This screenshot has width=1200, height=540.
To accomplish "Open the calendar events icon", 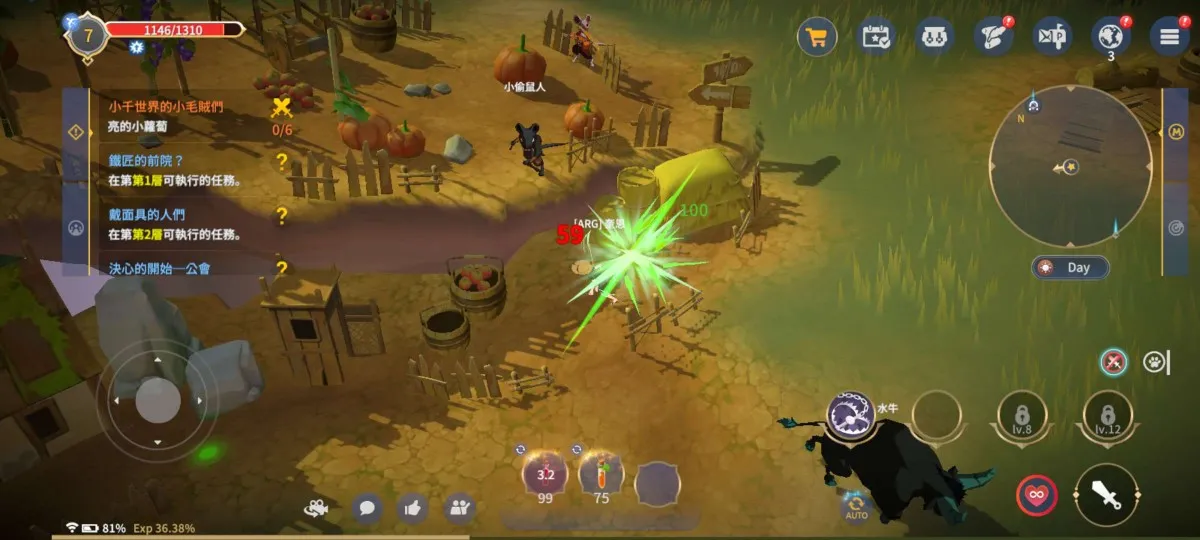I will [x=877, y=37].
